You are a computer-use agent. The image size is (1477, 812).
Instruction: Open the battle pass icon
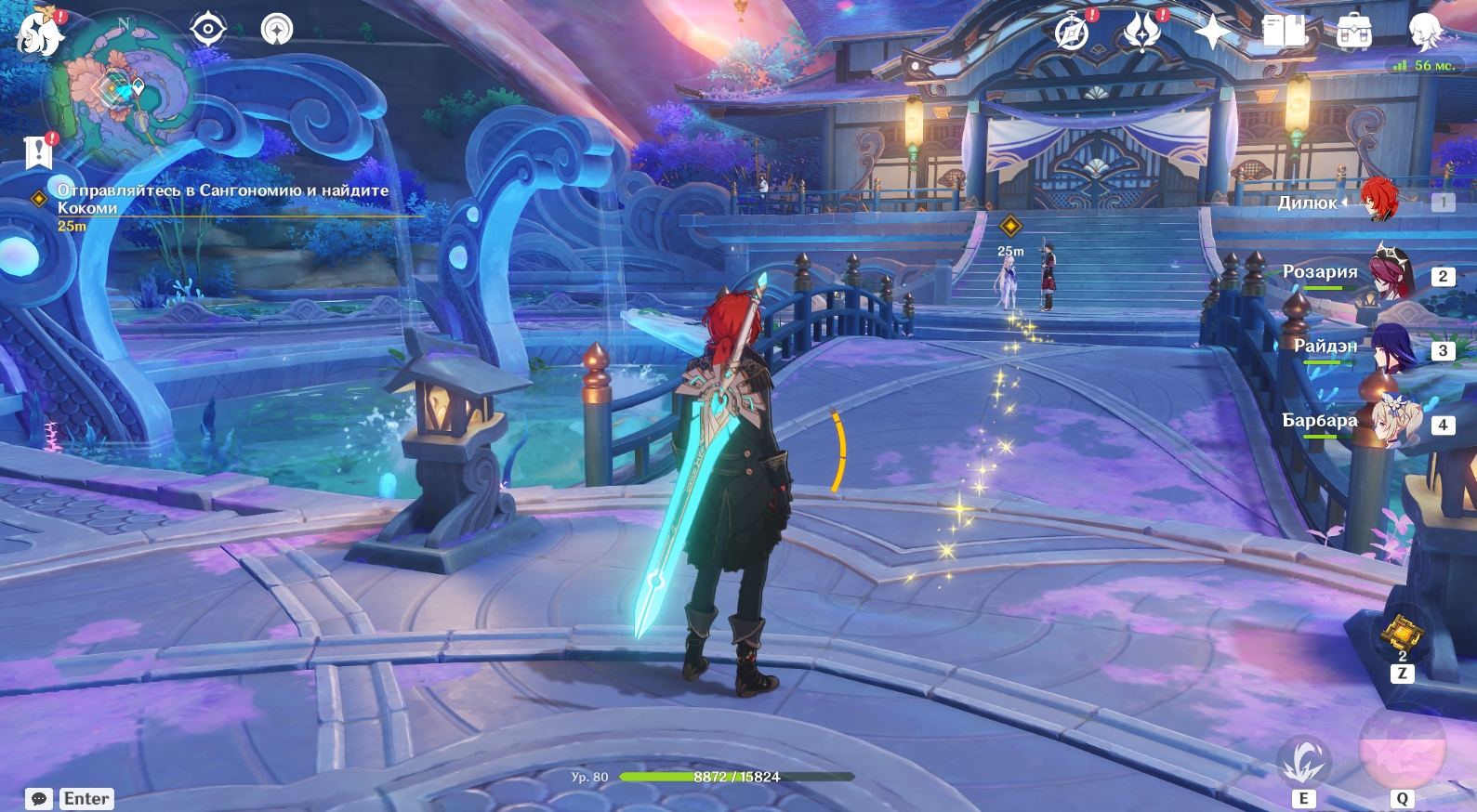(x=1142, y=32)
